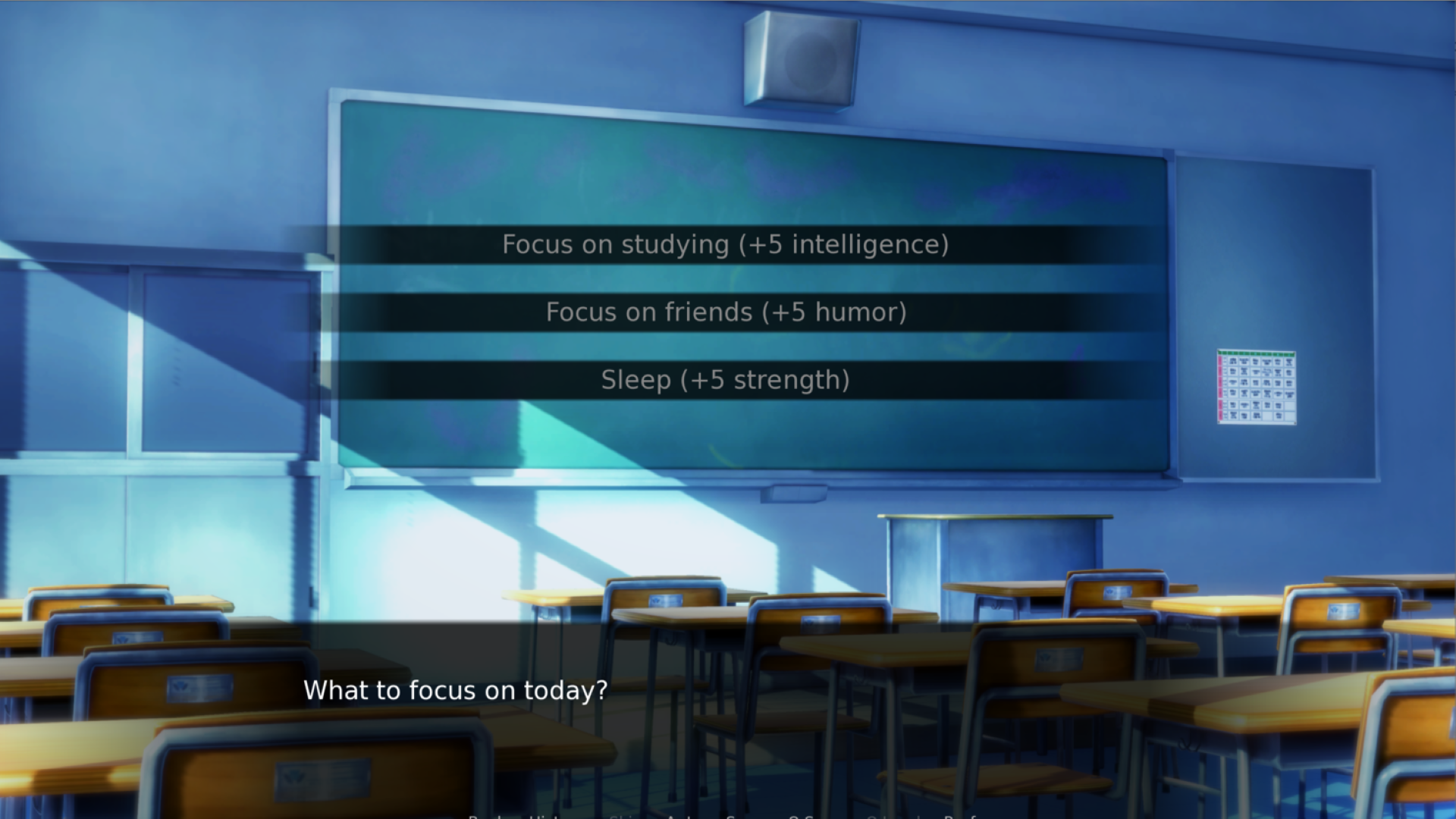Choose "Focus on studying (+5 intelligence)"

pyautogui.click(x=725, y=244)
